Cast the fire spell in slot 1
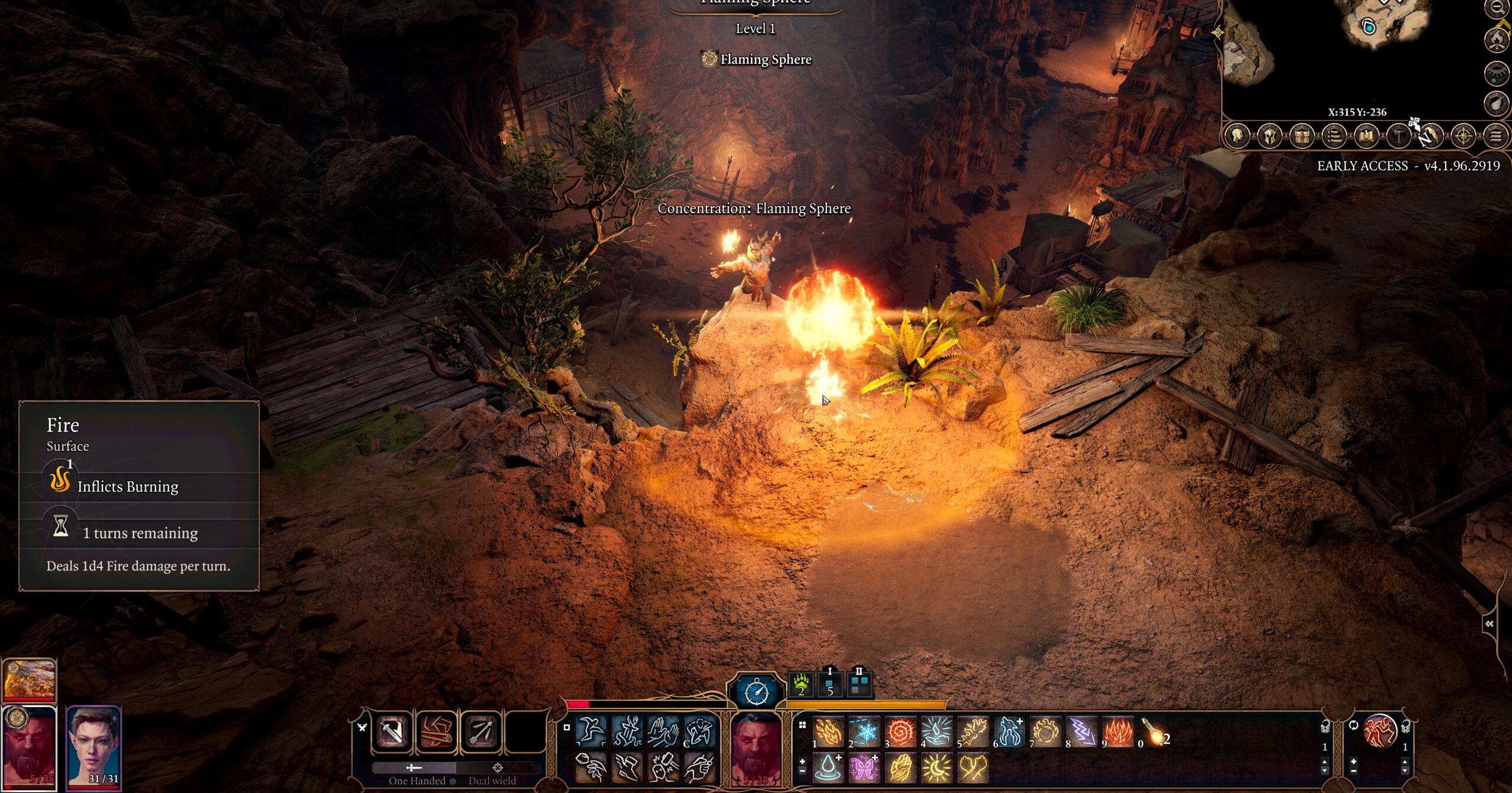This screenshot has width=1512, height=793. pyautogui.click(x=828, y=732)
